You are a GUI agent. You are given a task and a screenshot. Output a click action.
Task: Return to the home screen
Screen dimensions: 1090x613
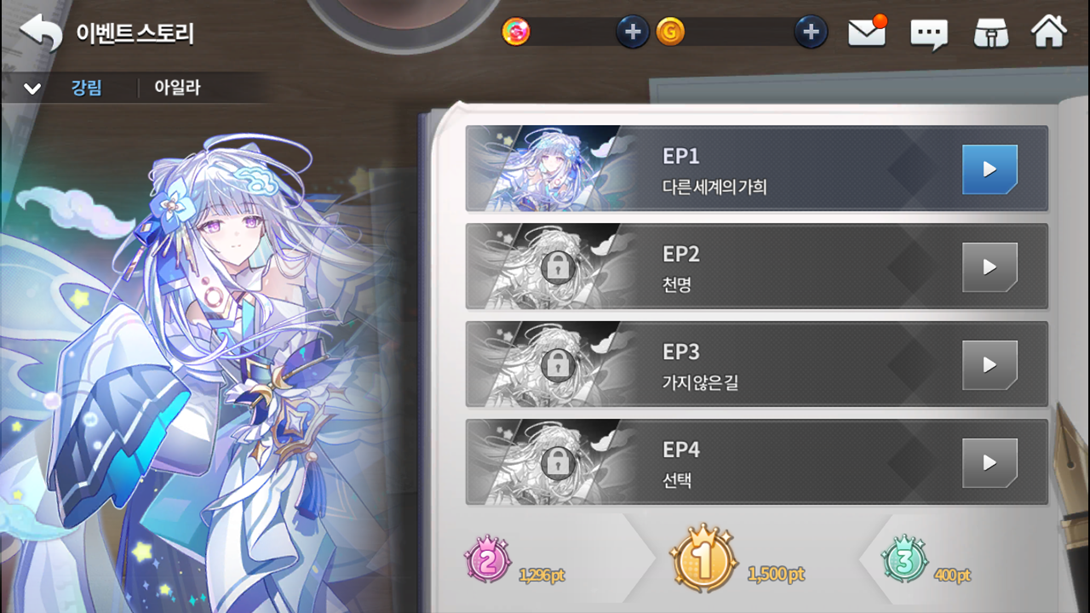(x=1049, y=32)
